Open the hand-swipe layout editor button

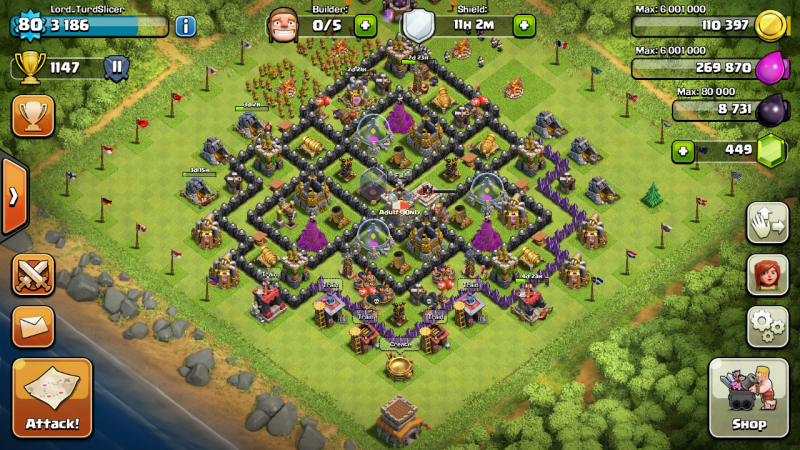[x=766, y=222]
